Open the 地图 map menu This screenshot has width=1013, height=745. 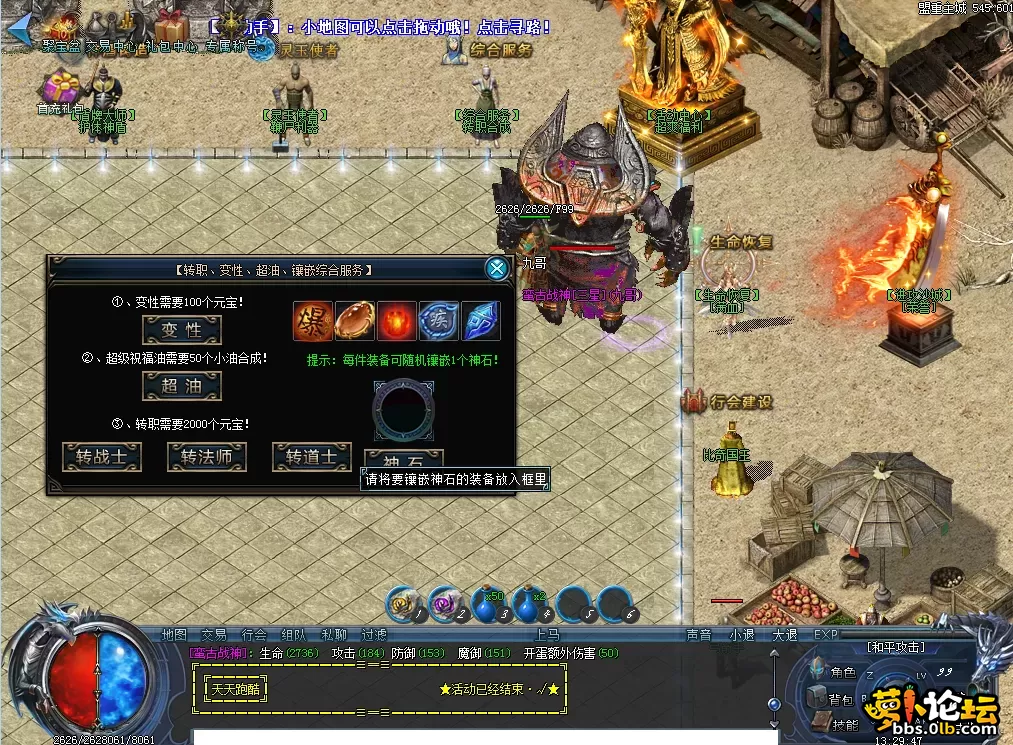(x=174, y=634)
